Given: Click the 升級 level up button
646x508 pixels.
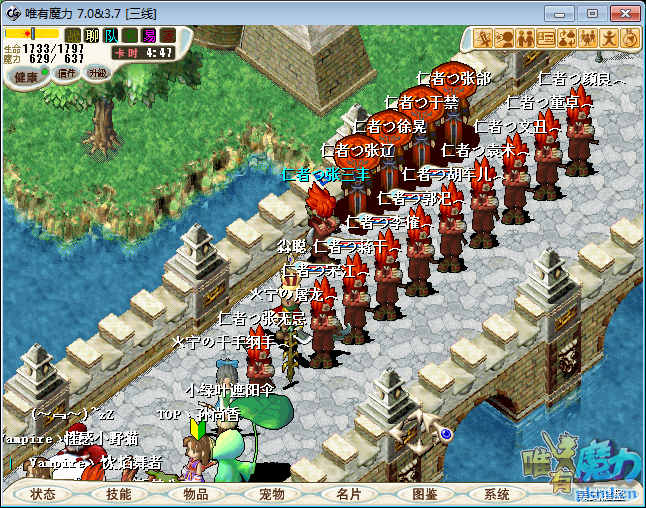Looking at the screenshot, I should tap(97, 73).
